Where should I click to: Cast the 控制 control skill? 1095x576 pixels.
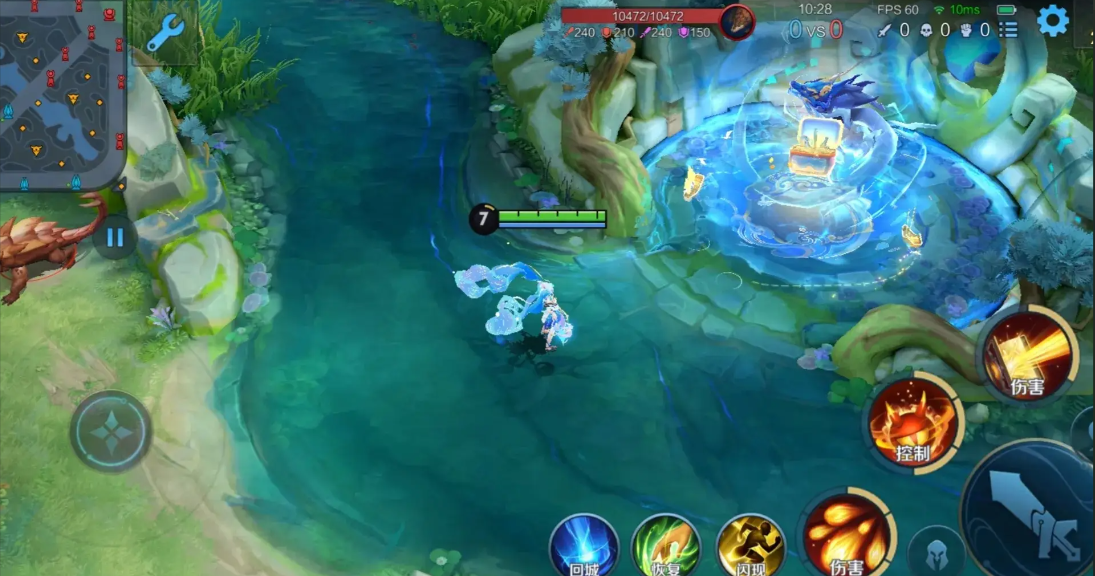[912, 424]
